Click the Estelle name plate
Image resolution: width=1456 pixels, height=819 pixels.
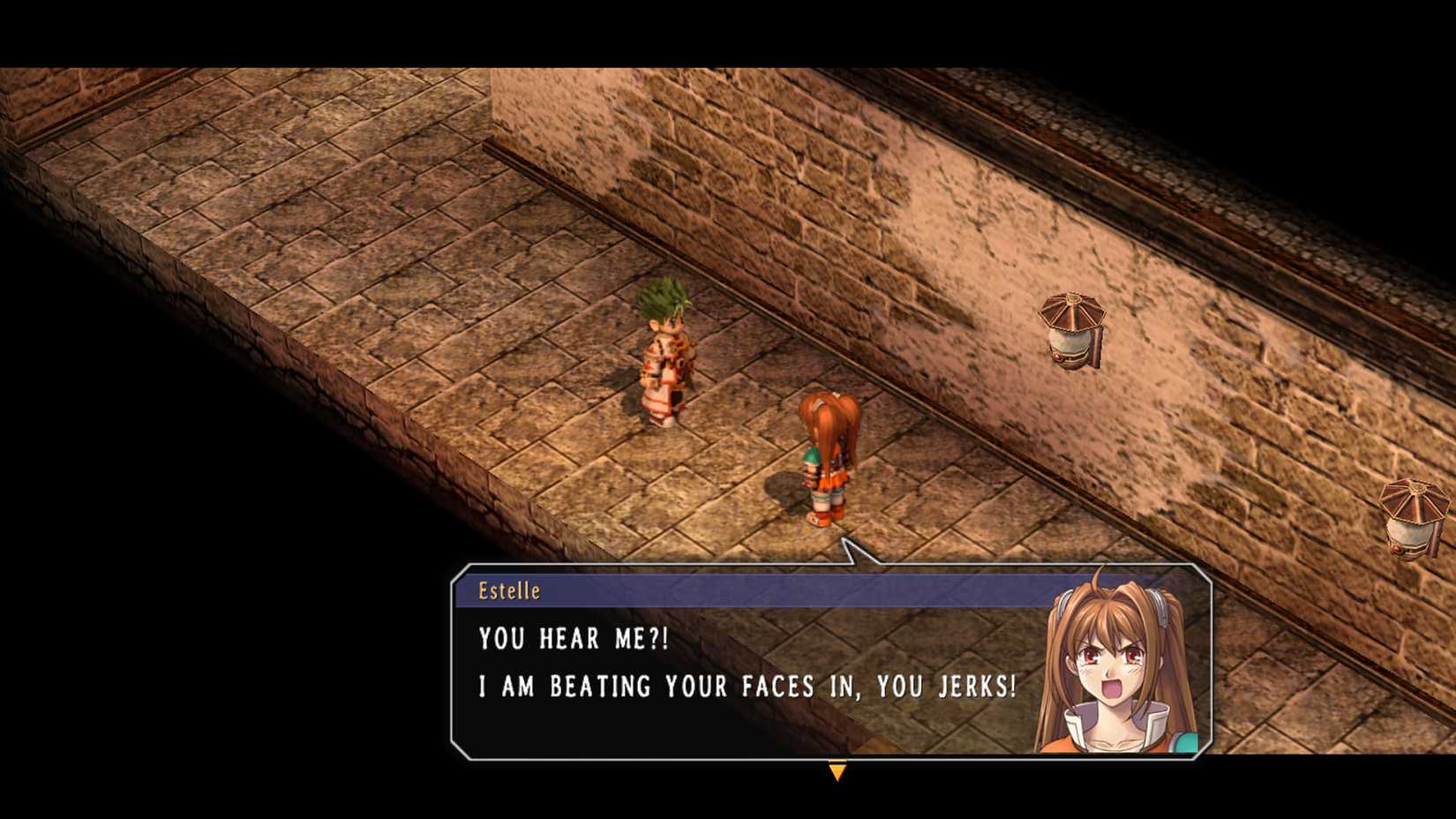[510, 591]
